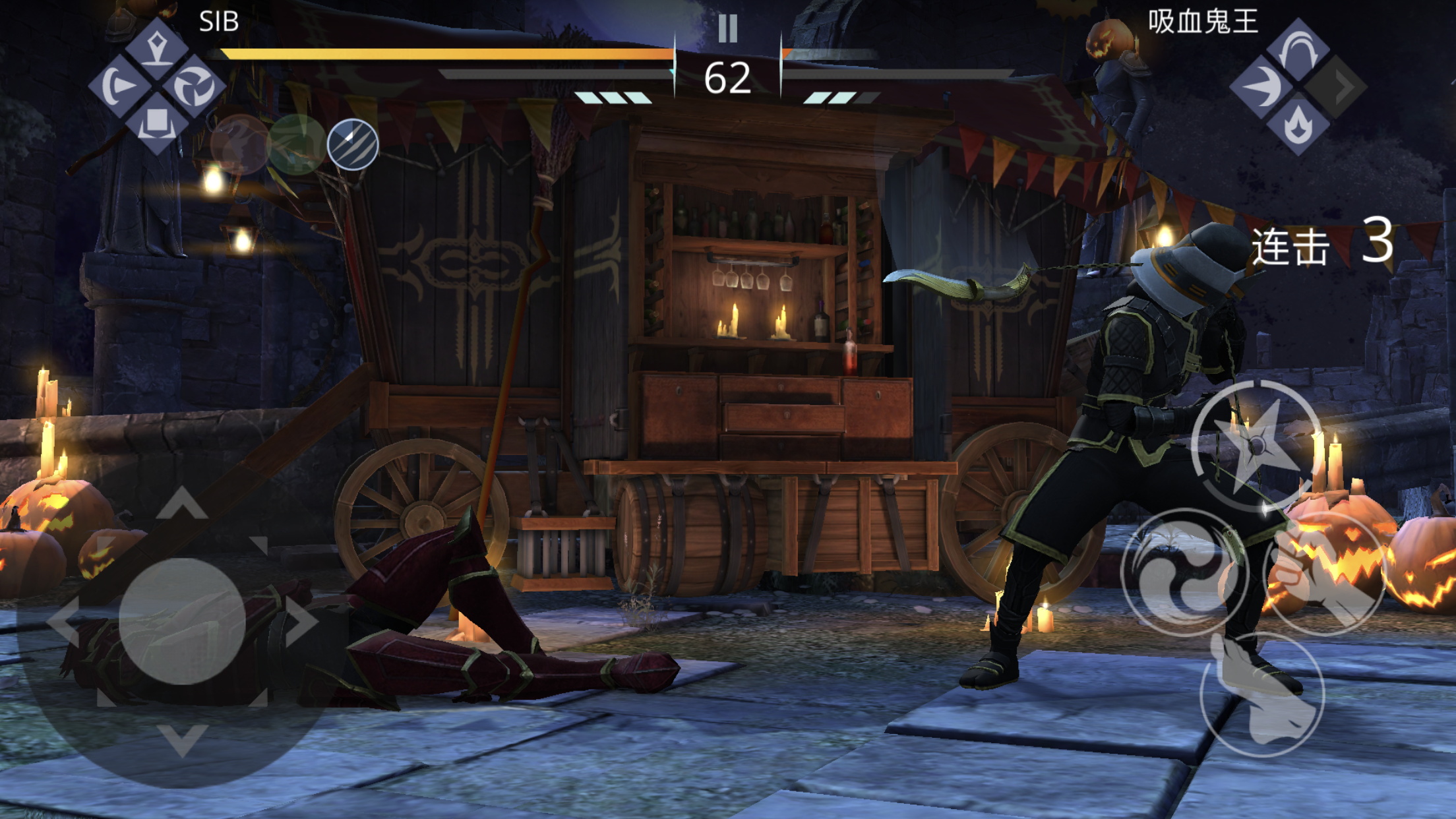The image size is (1456, 819).
Task: Click the spiral diamond icon beside SIB's bar
Action: click(194, 86)
